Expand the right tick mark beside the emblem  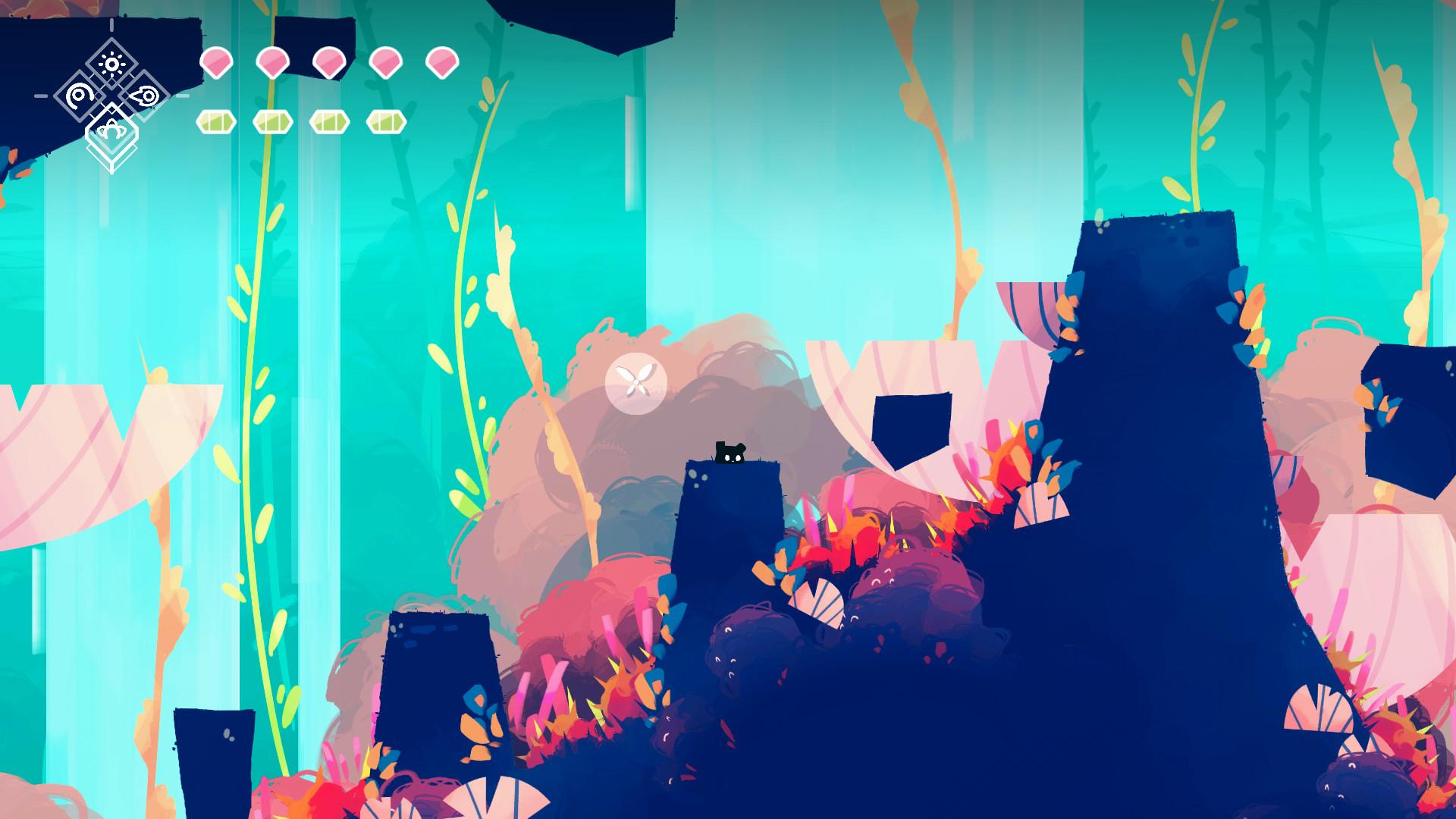click(x=180, y=96)
